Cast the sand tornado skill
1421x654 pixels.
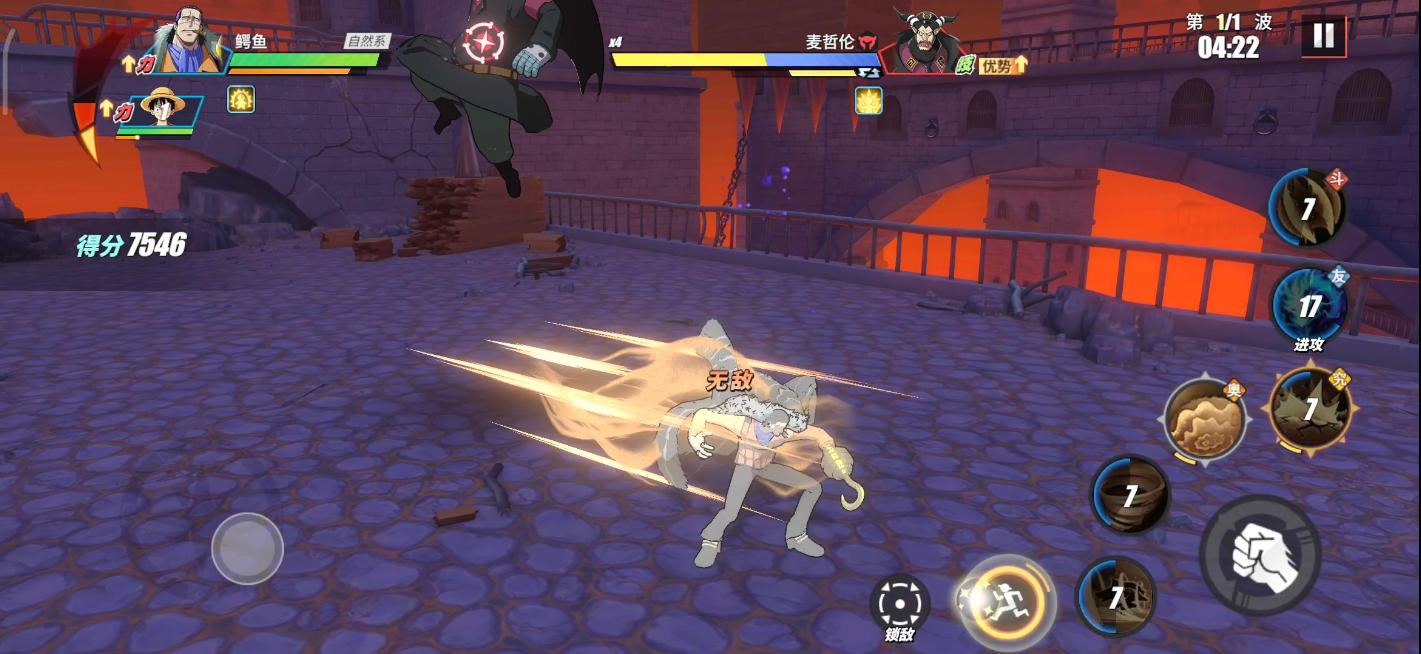tap(1130, 495)
